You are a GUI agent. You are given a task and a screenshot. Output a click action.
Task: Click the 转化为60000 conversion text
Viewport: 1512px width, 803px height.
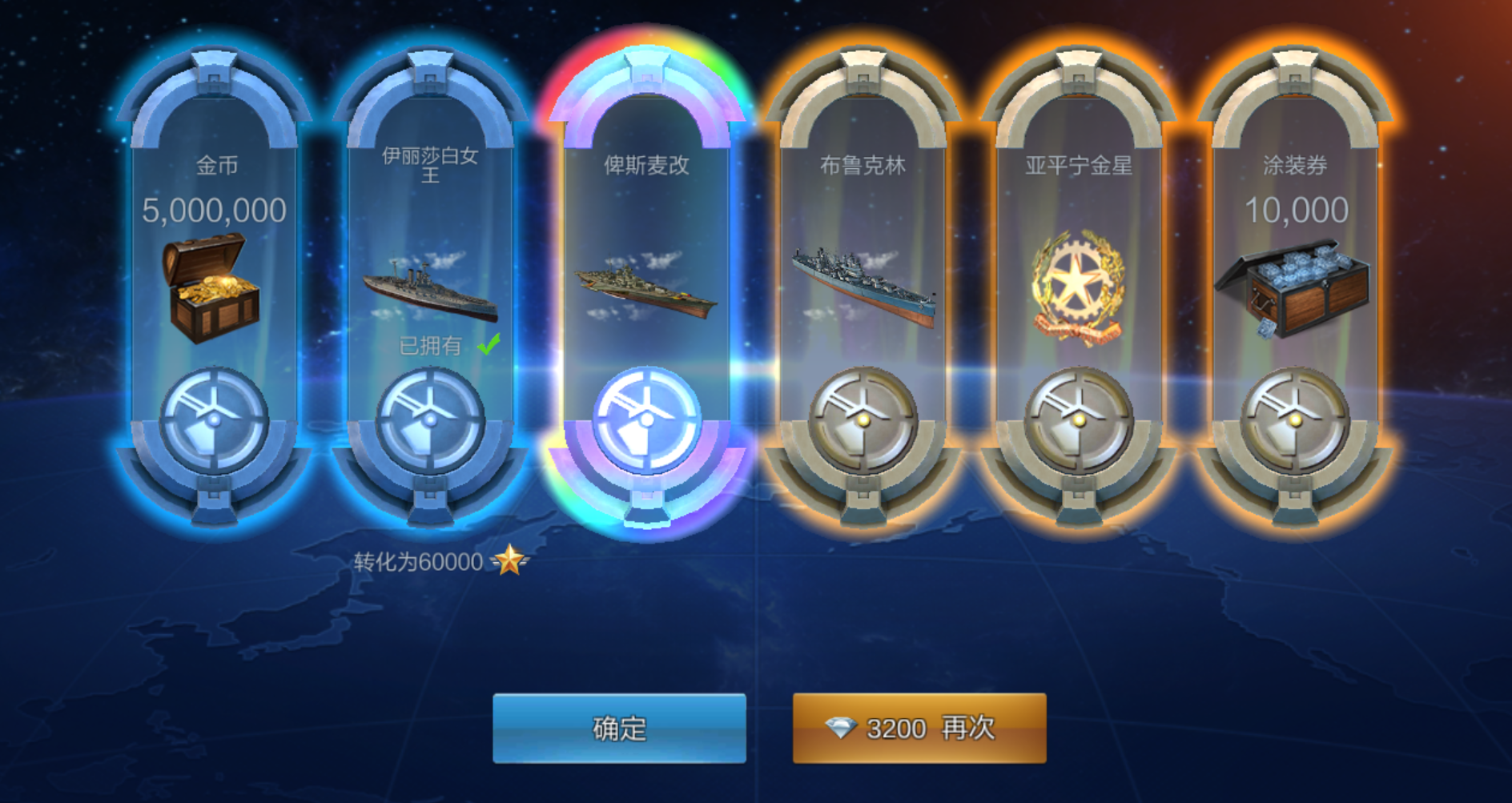tap(416, 560)
